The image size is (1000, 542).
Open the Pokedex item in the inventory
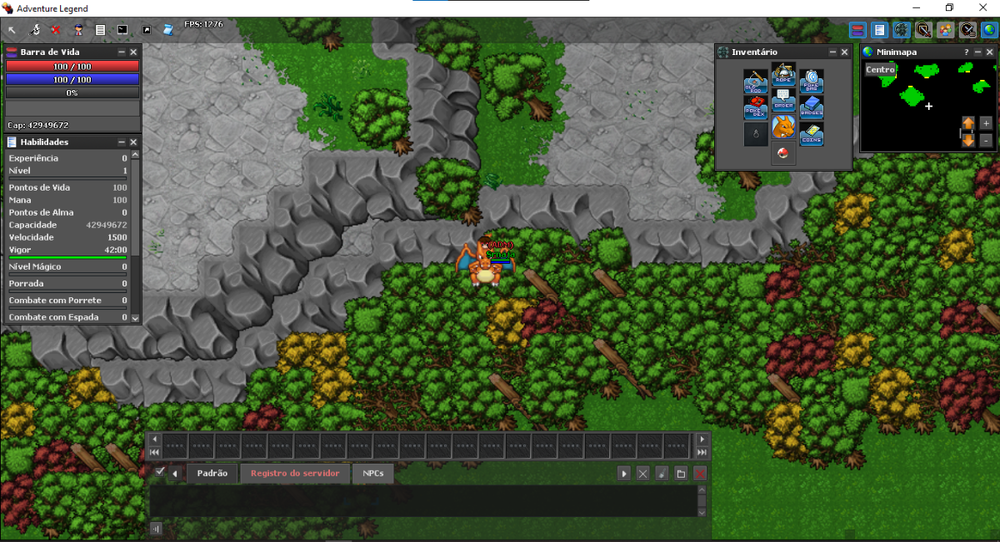click(756, 106)
